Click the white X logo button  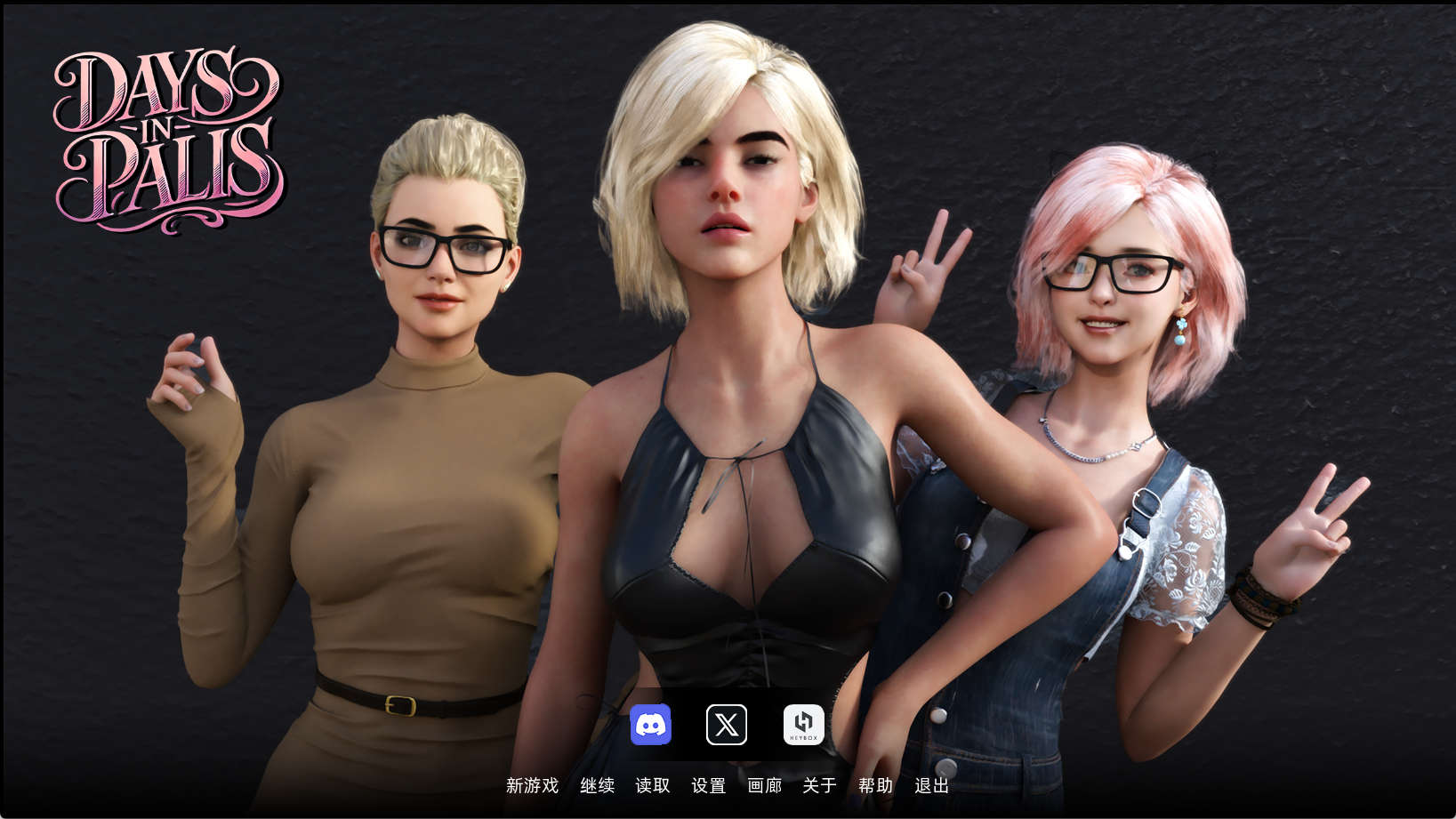727,725
